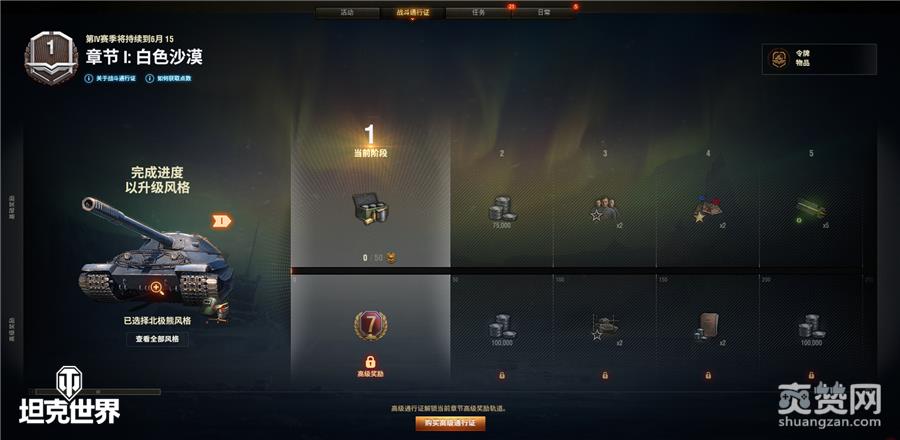This screenshot has height=440, width=900.
Task: Switch to the 日常 tab
Action: tap(543, 13)
